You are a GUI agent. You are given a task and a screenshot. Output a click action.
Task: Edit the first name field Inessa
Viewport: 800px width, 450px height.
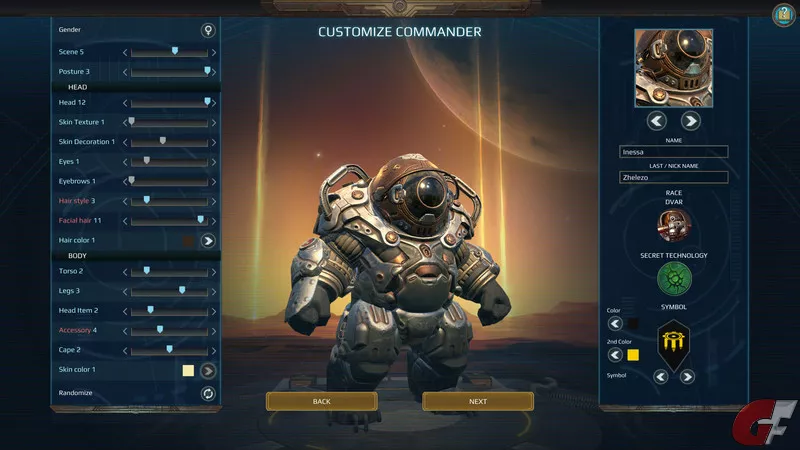[x=673, y=152]
